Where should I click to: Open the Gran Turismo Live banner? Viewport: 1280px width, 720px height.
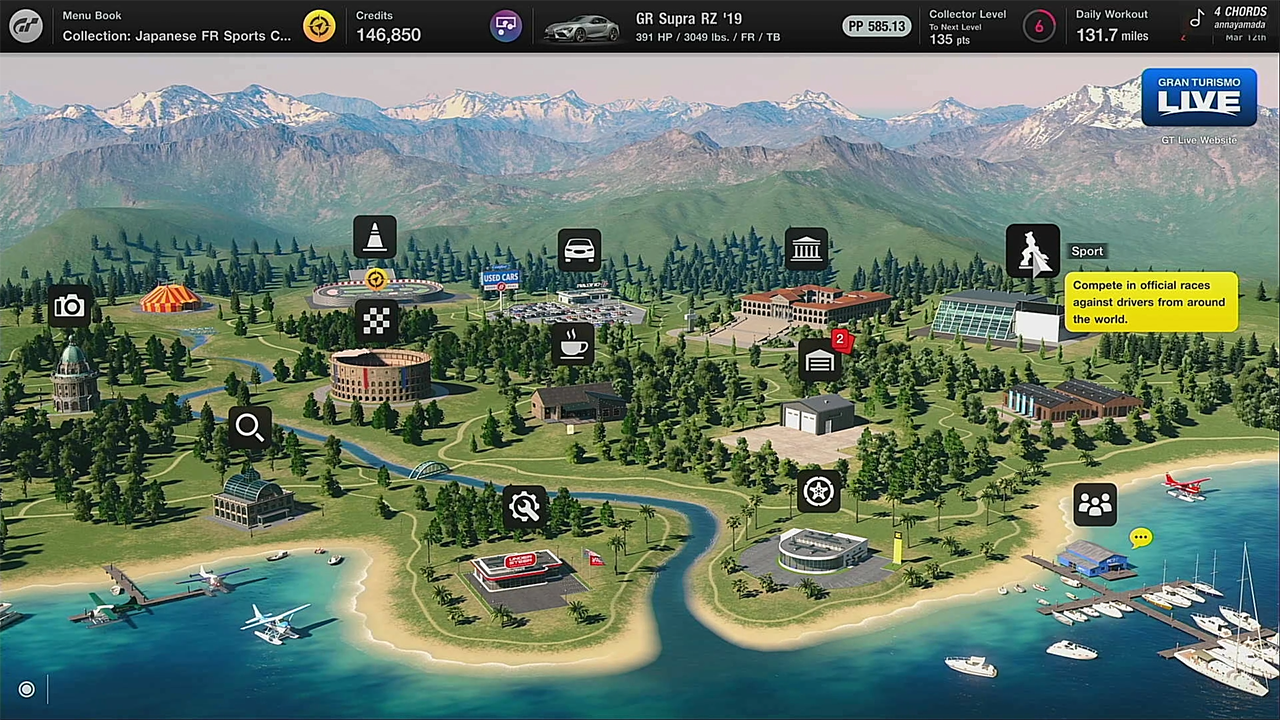pyautogui.click(x=1198, y=98)
